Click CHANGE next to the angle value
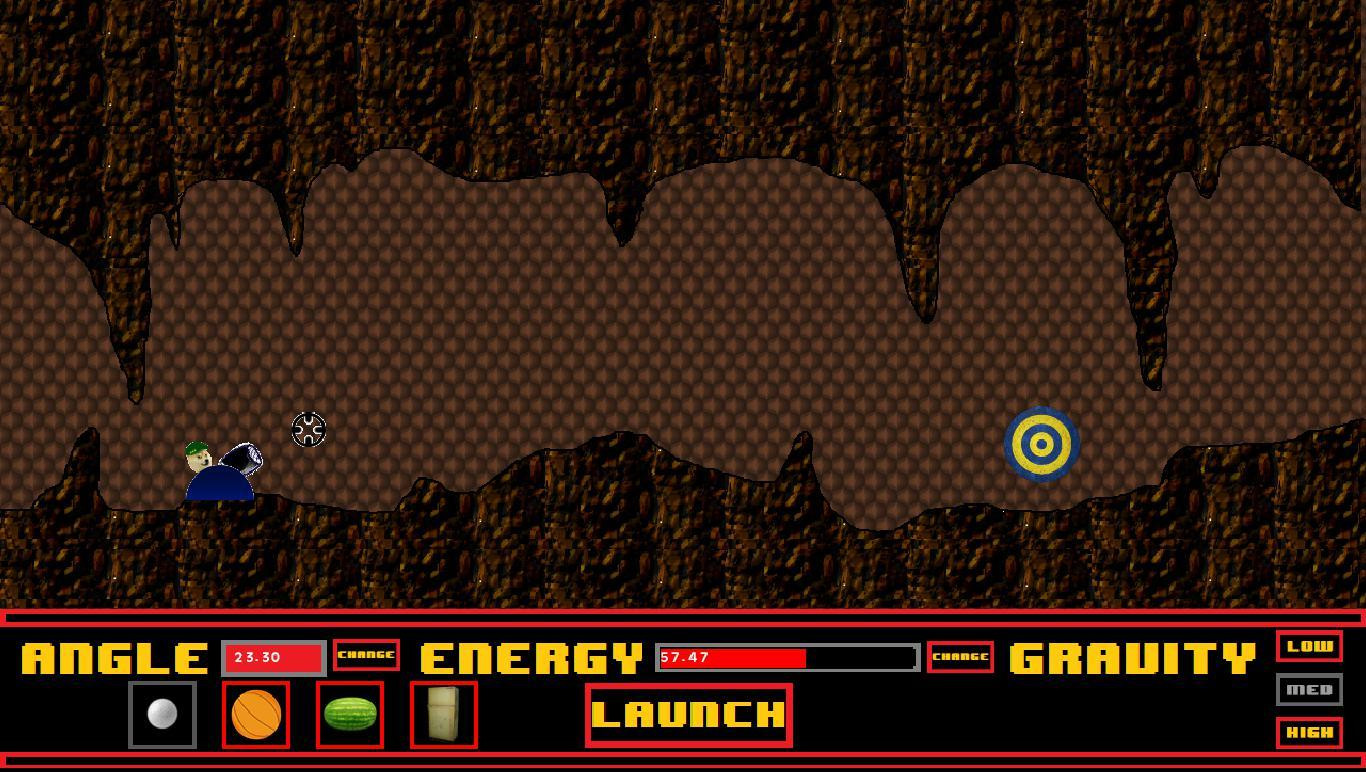Screen dimensions: 1366x772 [366, 656]
